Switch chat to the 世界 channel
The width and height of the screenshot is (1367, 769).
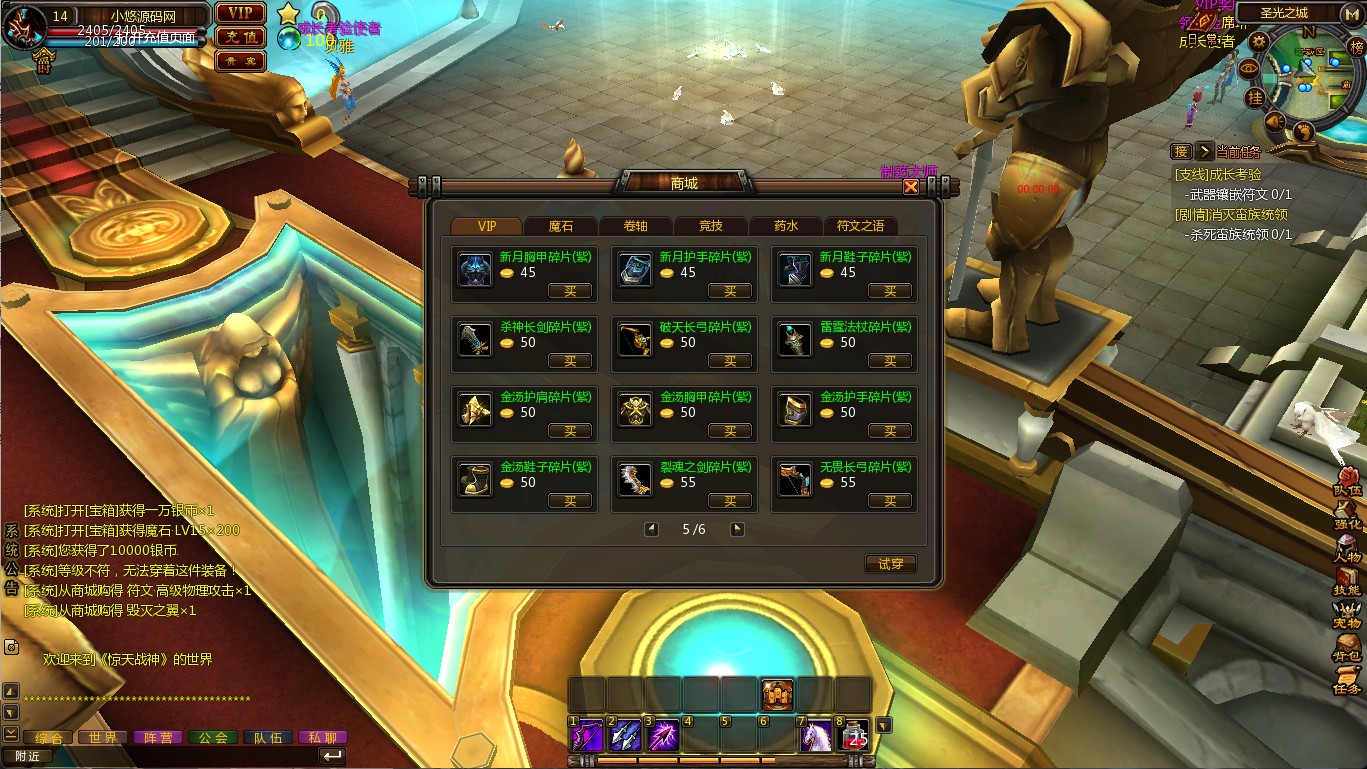pyautogui.click(x=103, y=737)
